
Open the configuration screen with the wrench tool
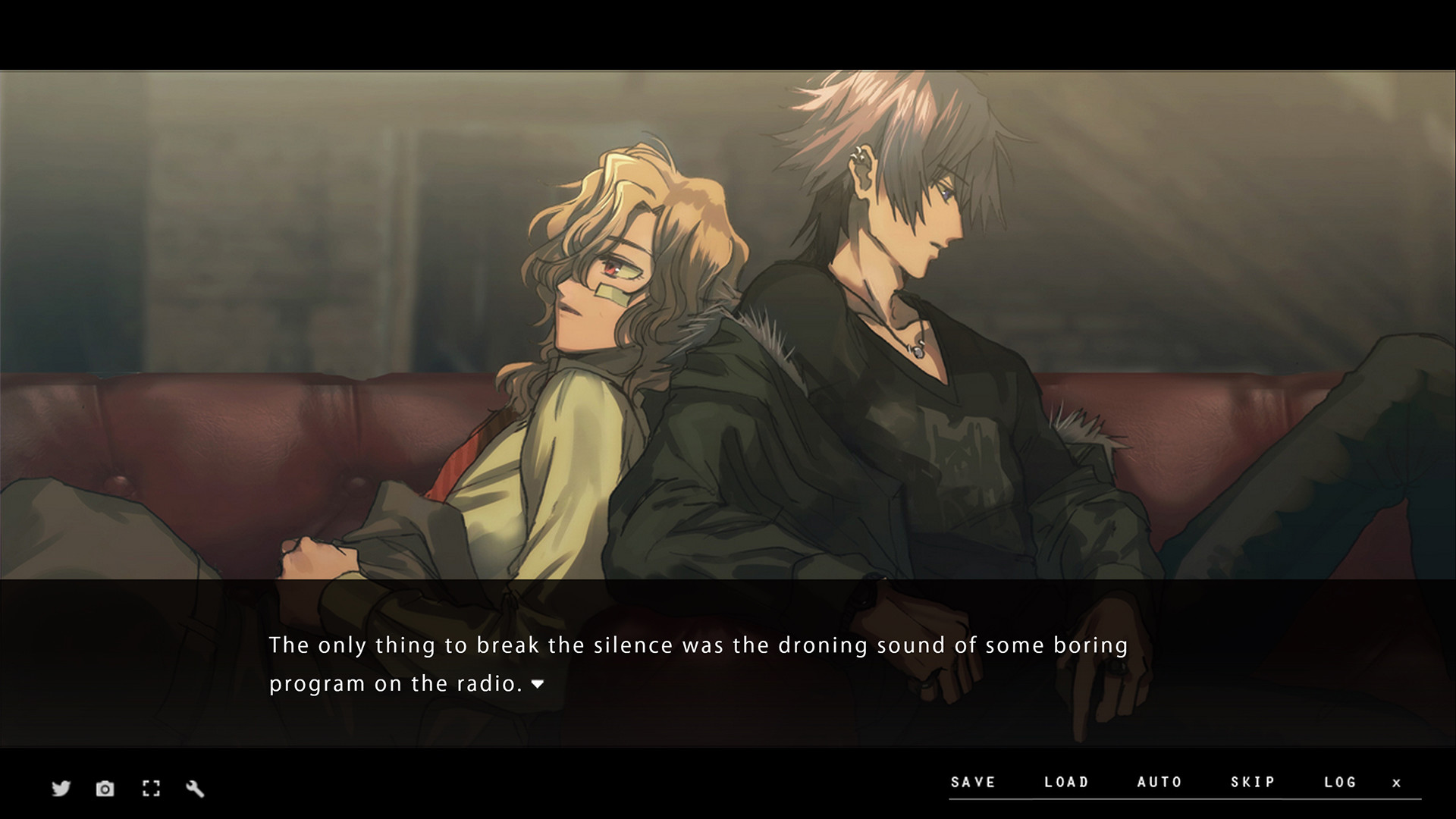point(196,789)
